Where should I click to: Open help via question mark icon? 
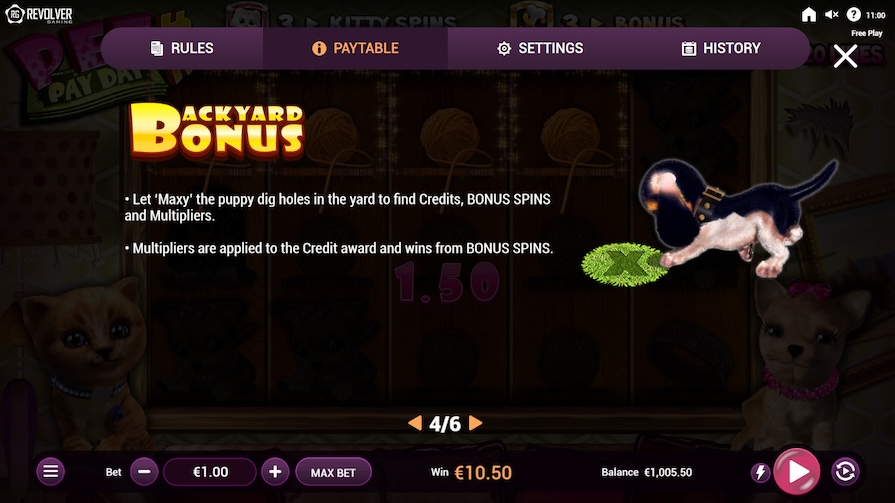click(x=853, y=15)
